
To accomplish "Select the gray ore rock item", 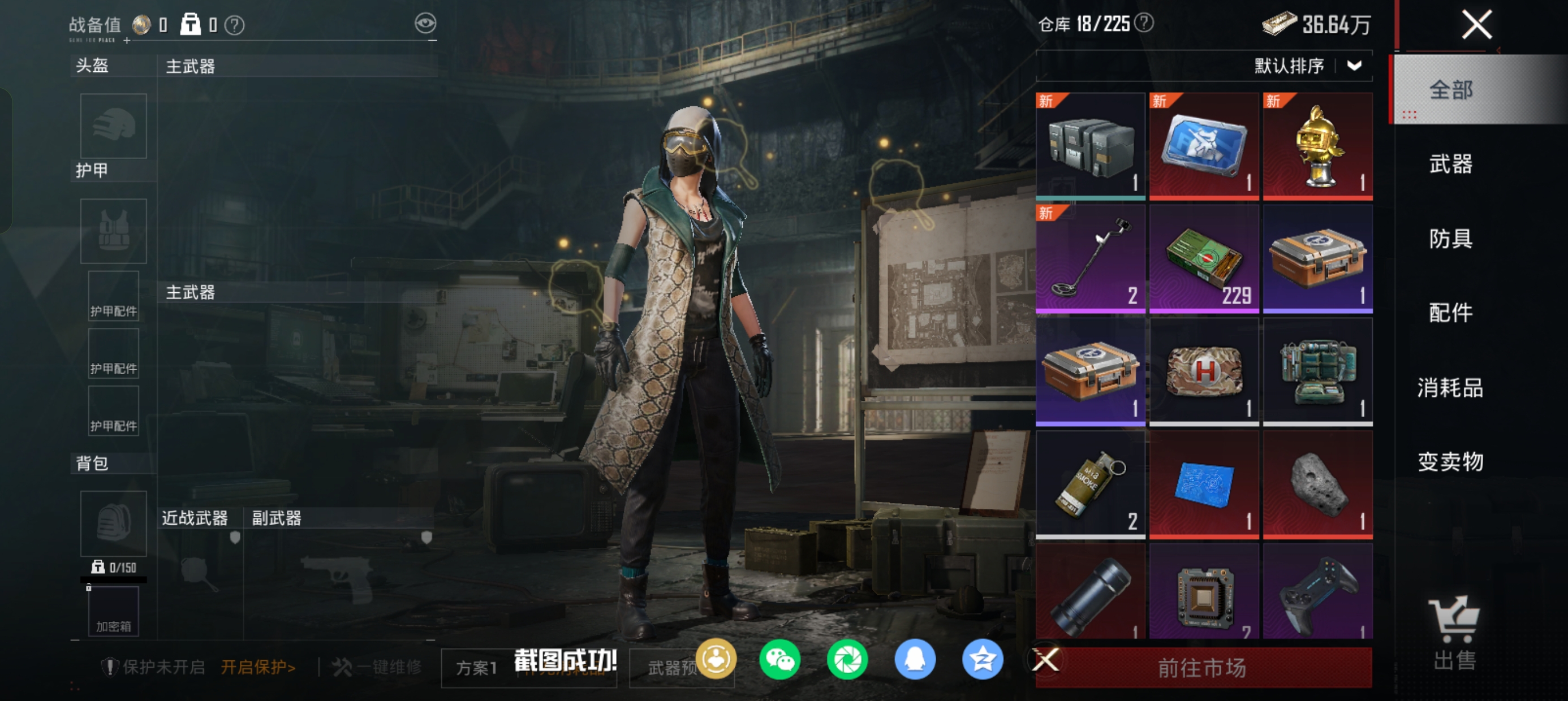I will pos(1317,484).
